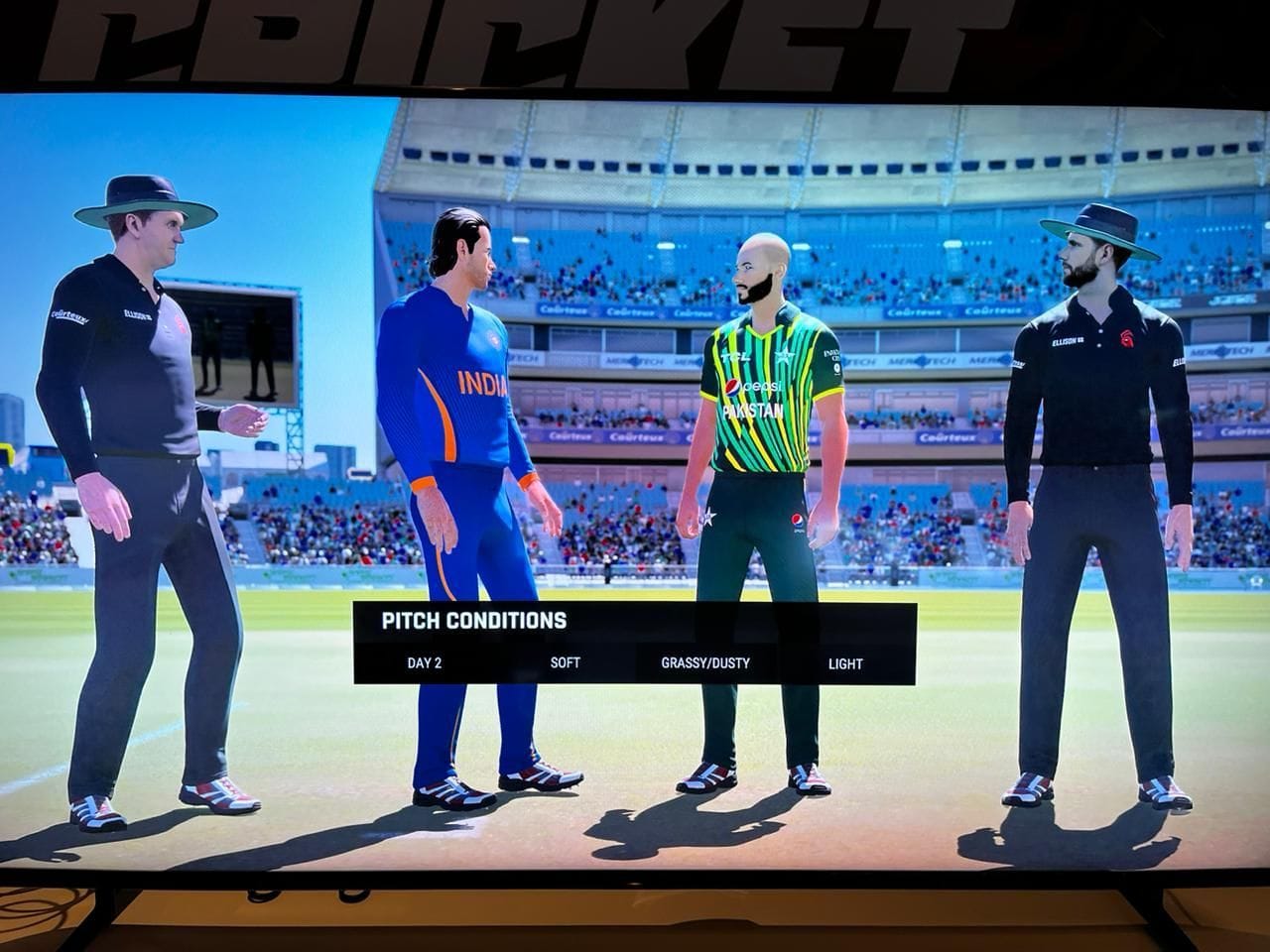Select the GRASSY/DUSTY pitch type label

pyautogui.click(x=705, y=664)
